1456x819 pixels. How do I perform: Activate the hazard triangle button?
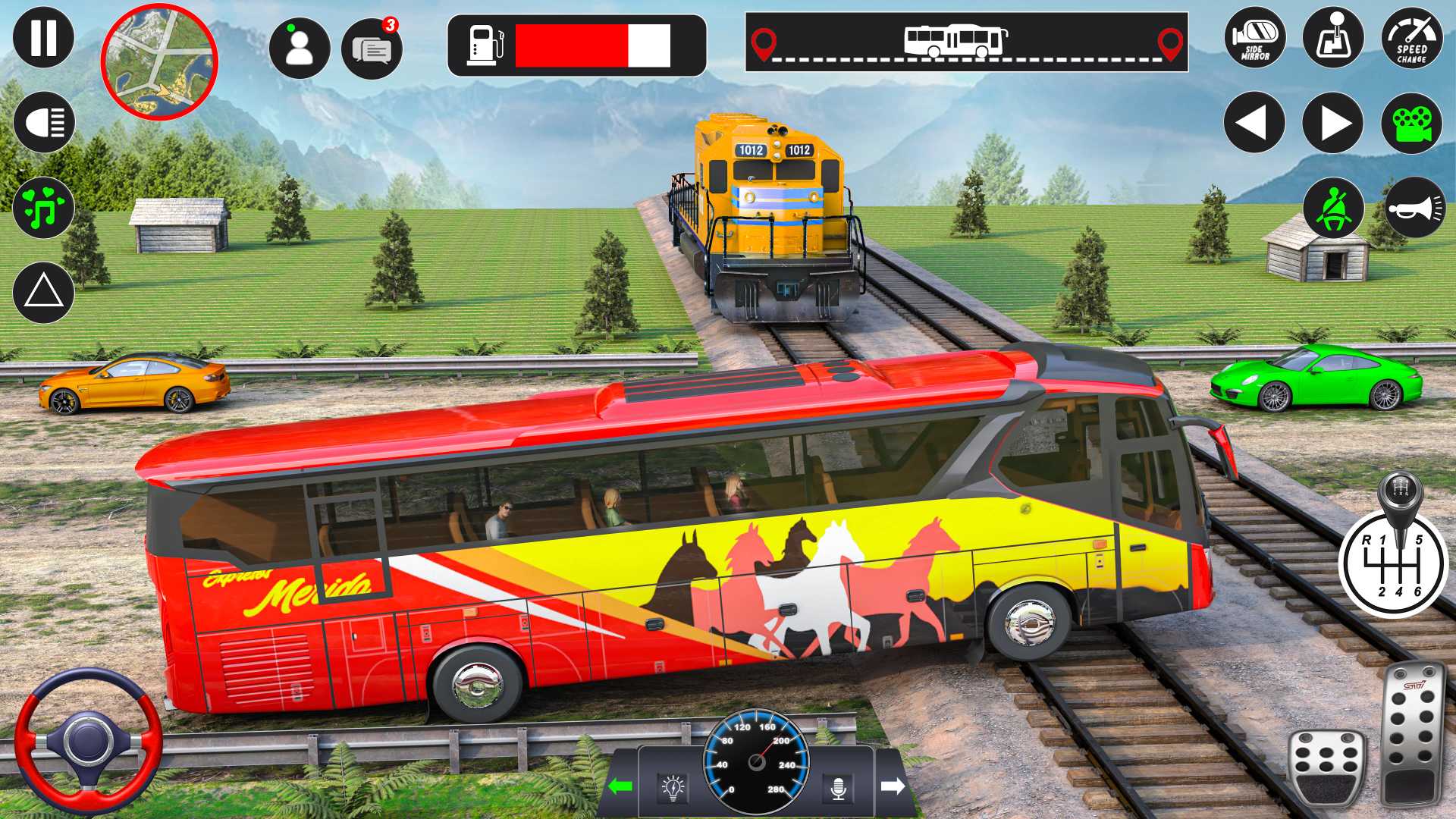coord(43,292)
